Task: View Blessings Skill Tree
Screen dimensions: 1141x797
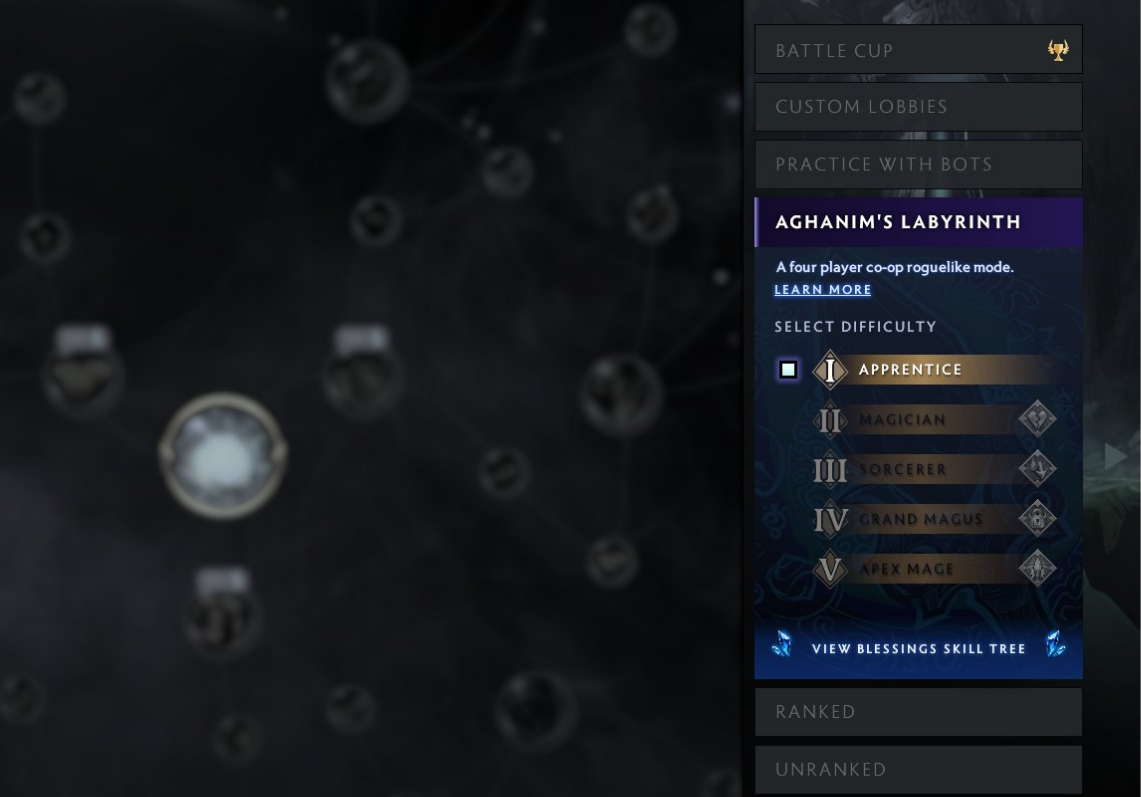Action: click(x=918, y=649)
